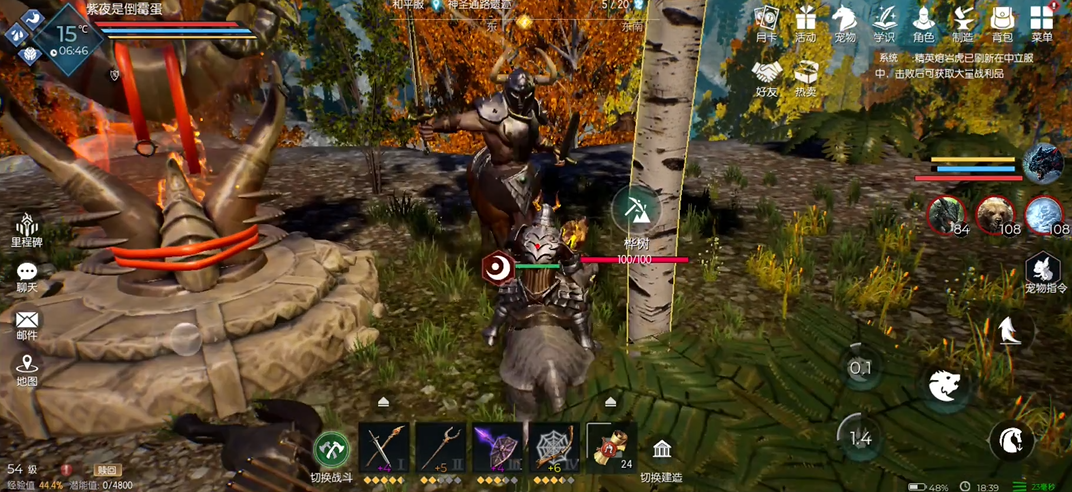1072x492 pixels.
Task: Open the 邮件 mailbox
Action: (x=27, y=322)
